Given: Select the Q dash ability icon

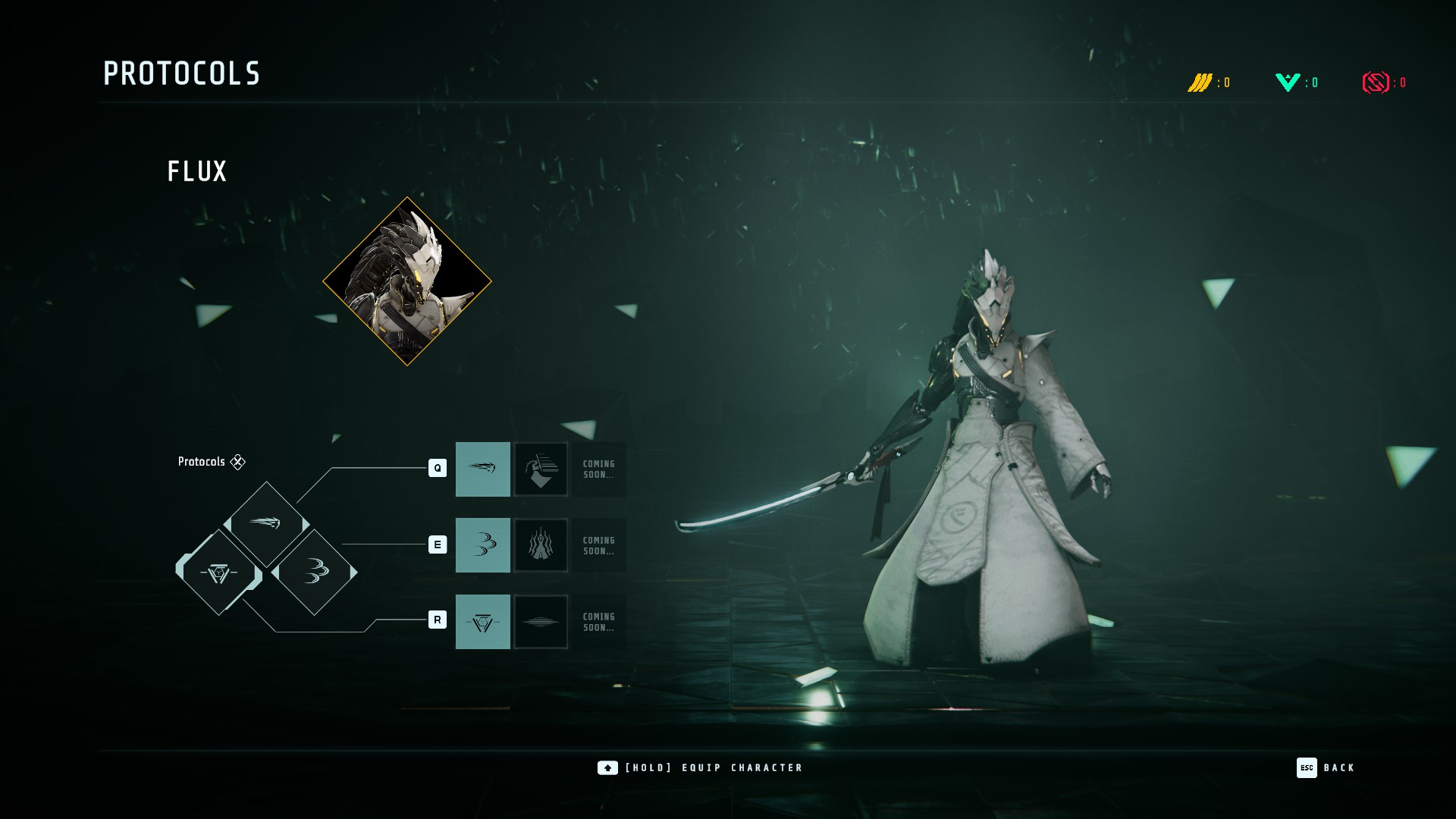Looking at the screenshot, I should (x=483, y=469).
